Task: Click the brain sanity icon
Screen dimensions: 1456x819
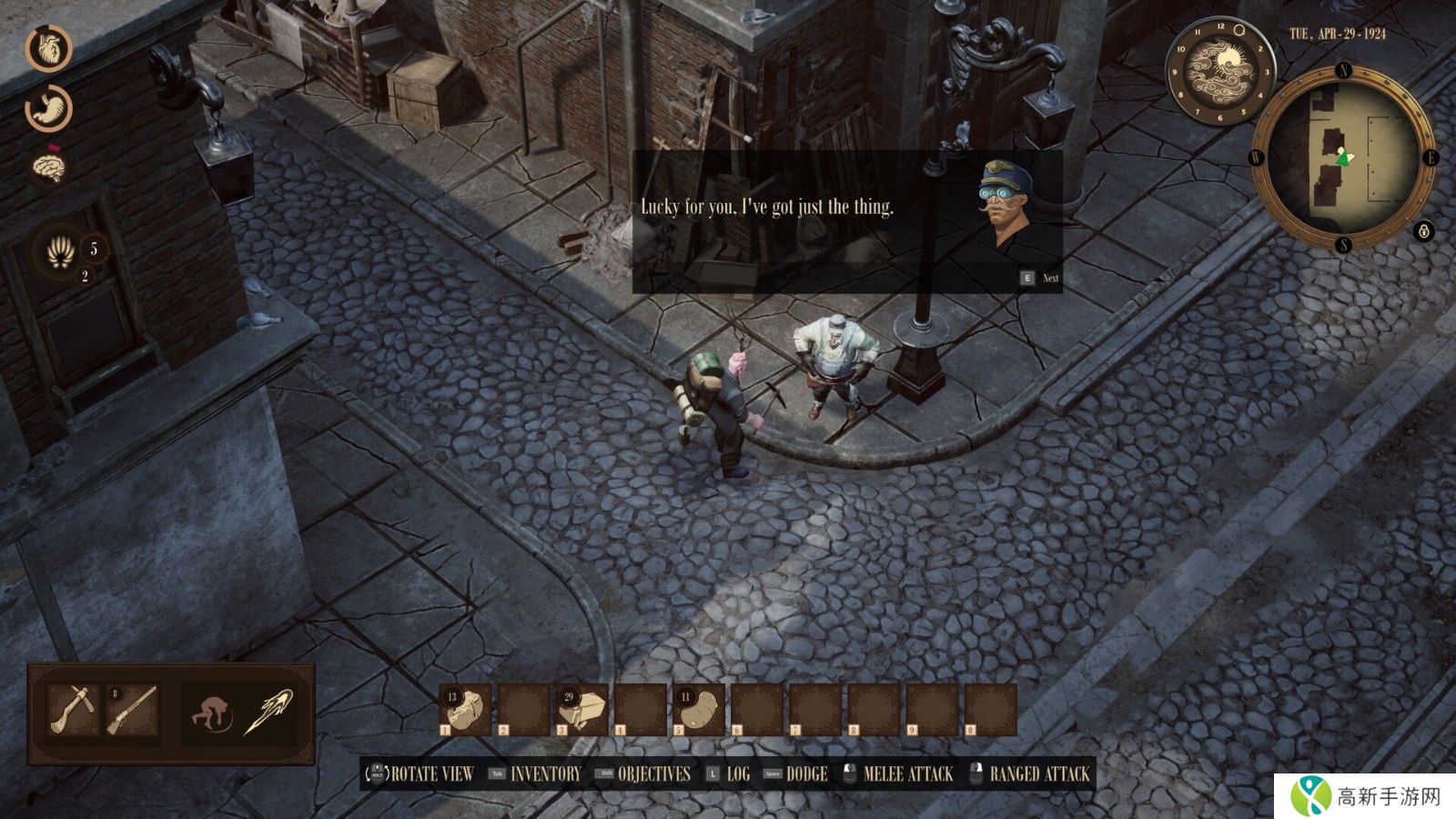Action: coord(48,167)
